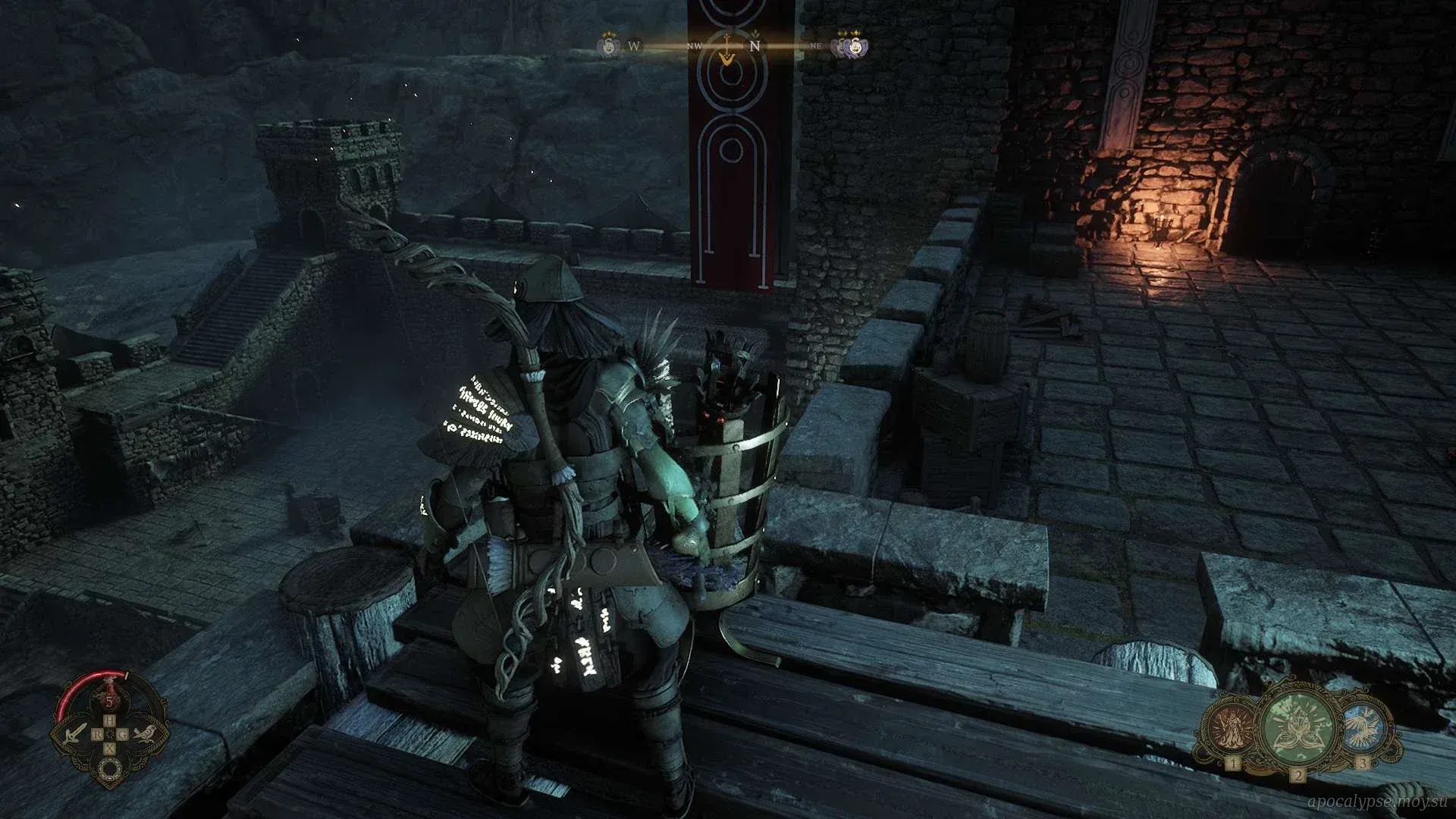Click the octagonal ring slot below the cross
Screen dimensions: 1456x819
click(x=110, y=770)
